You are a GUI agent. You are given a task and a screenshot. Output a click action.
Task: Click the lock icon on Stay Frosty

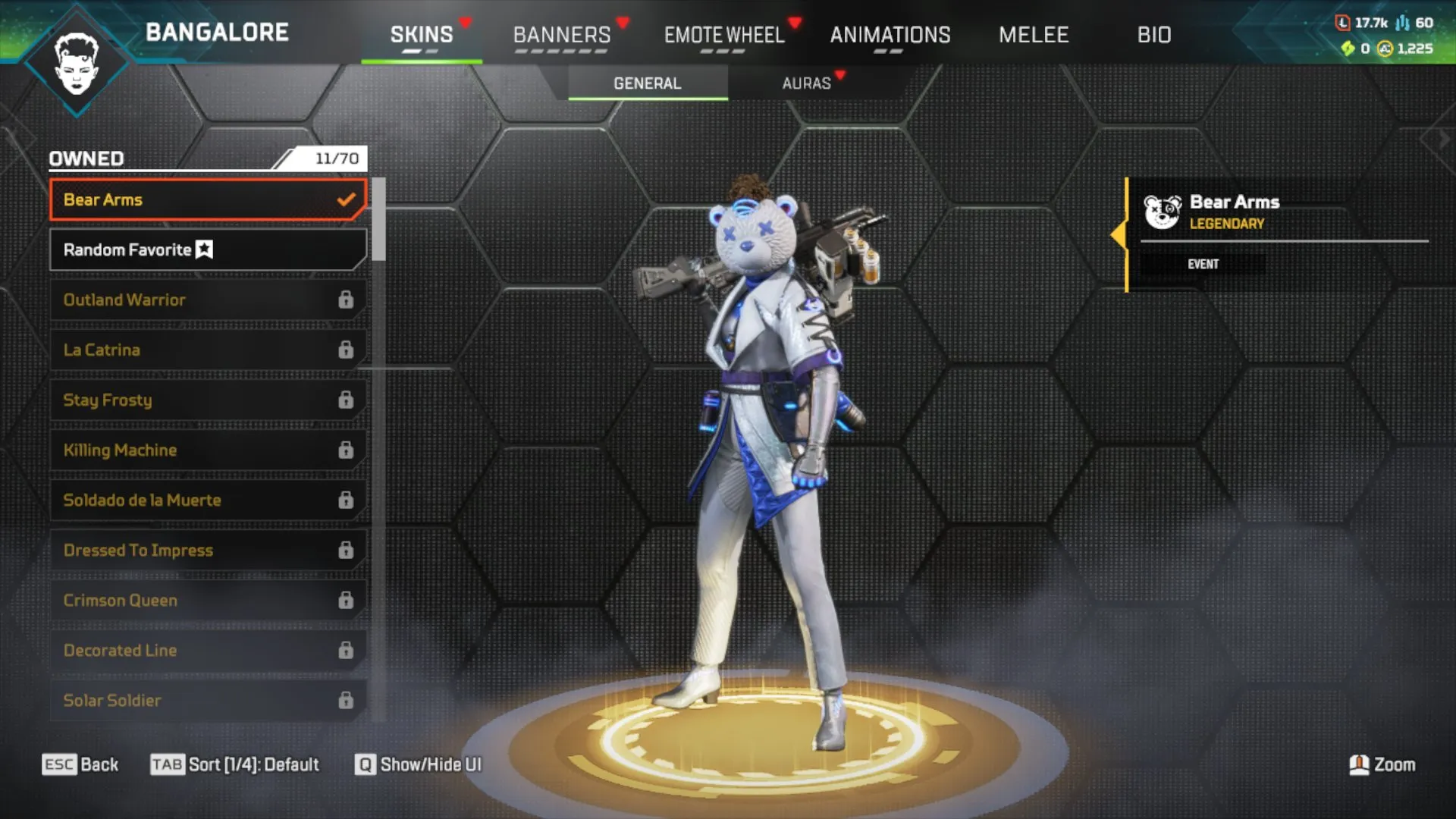pos(347,400)
